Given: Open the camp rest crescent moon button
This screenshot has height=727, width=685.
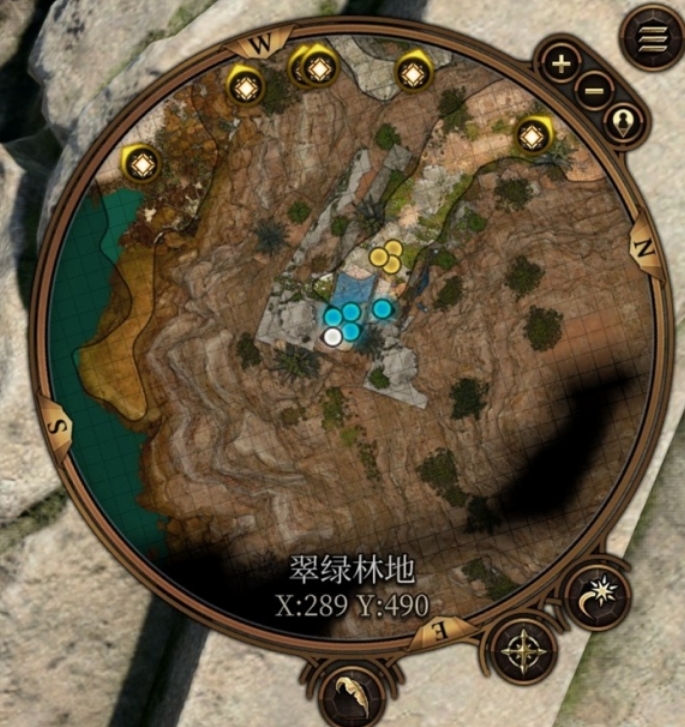Looking at the screenshot, I should point(597,596).
